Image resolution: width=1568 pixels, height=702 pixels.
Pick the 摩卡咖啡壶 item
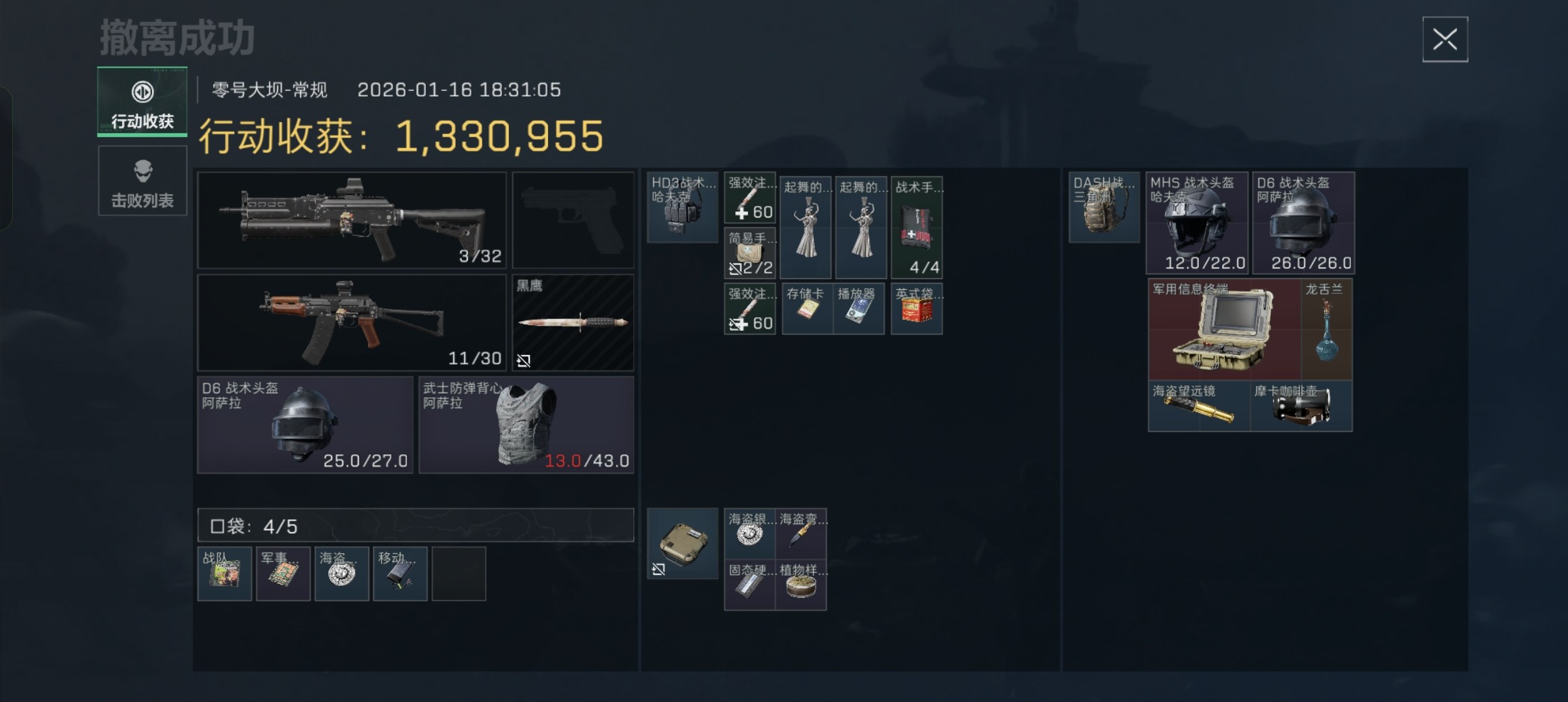point(1301,406)
